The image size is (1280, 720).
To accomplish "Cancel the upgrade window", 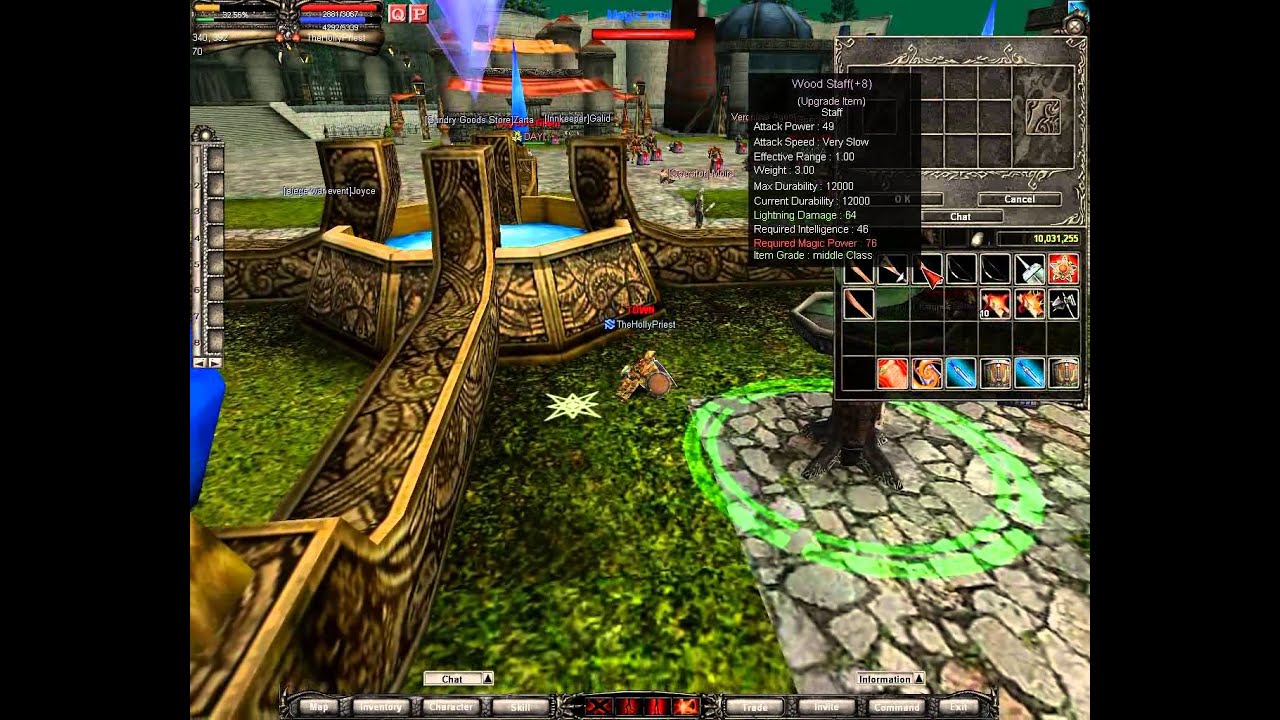I will tap(1019, 199).
